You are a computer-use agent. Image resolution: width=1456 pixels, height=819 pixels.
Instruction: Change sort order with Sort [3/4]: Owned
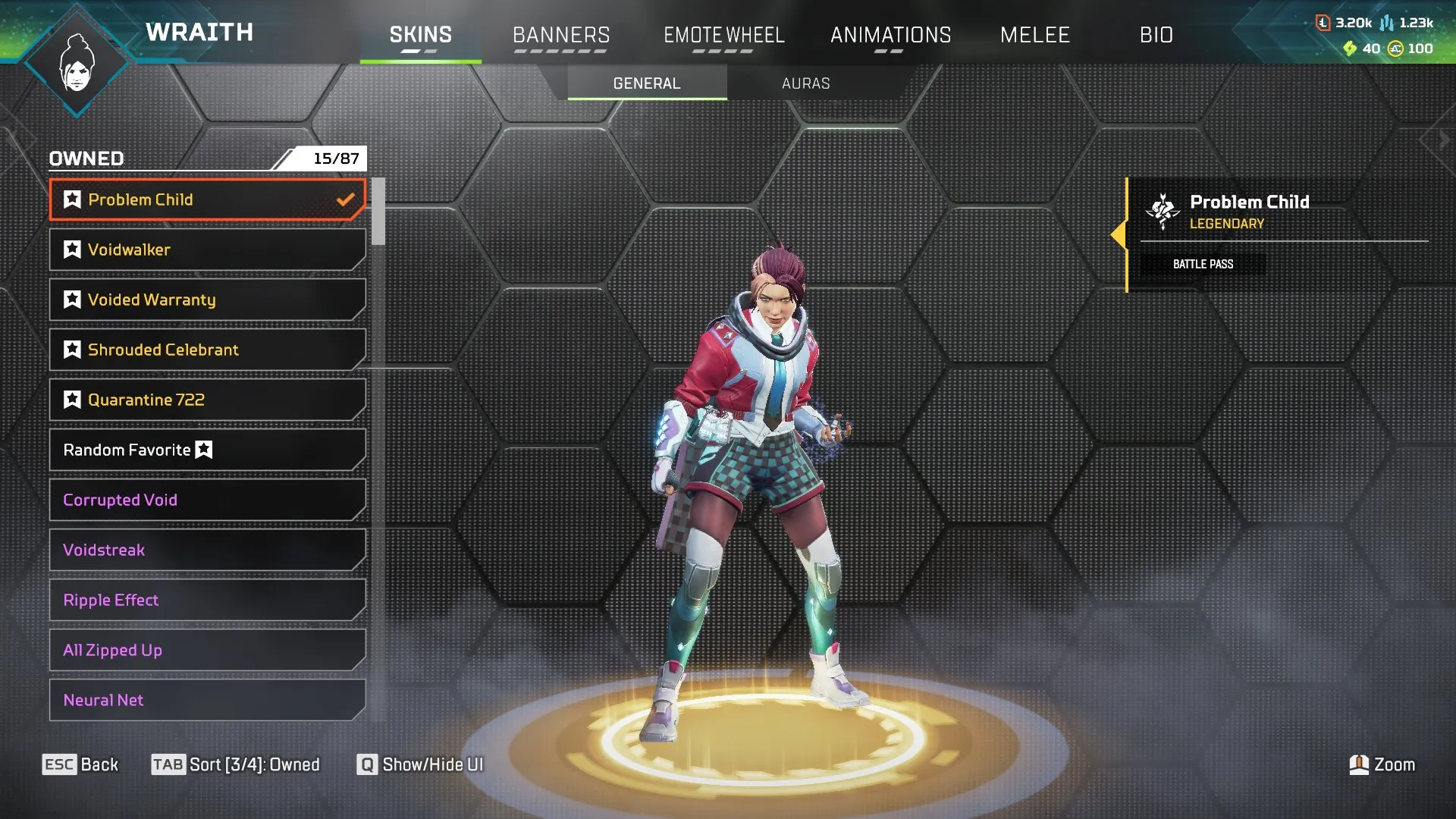point(235,764)
